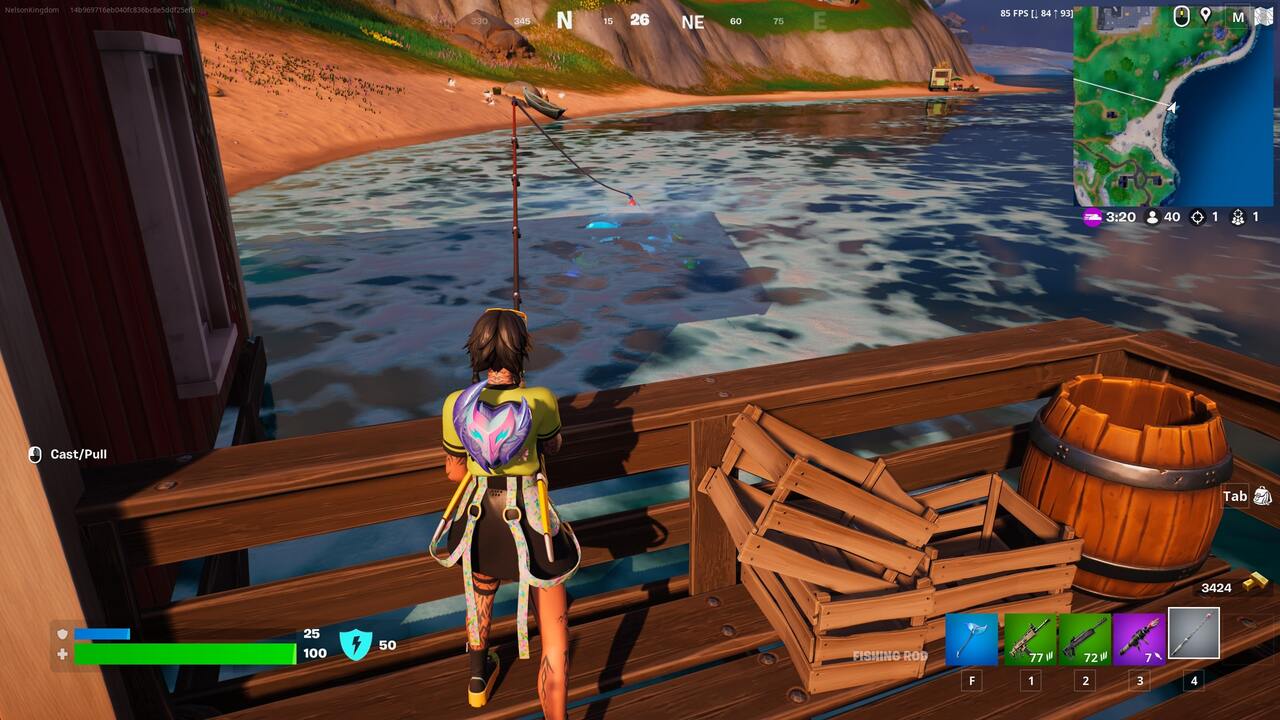Click the map place-marker mouse icon
1280x720 pixels.
point(1183,17)
